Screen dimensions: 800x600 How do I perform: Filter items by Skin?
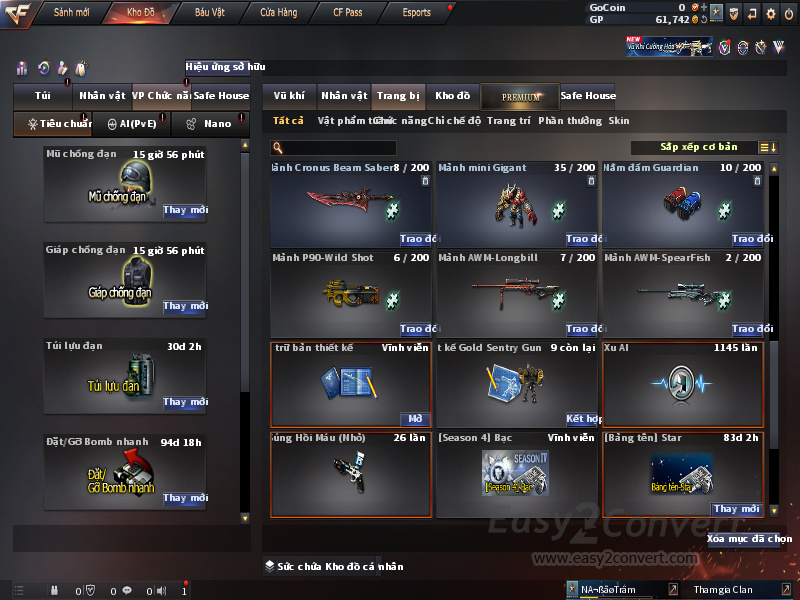619,121
